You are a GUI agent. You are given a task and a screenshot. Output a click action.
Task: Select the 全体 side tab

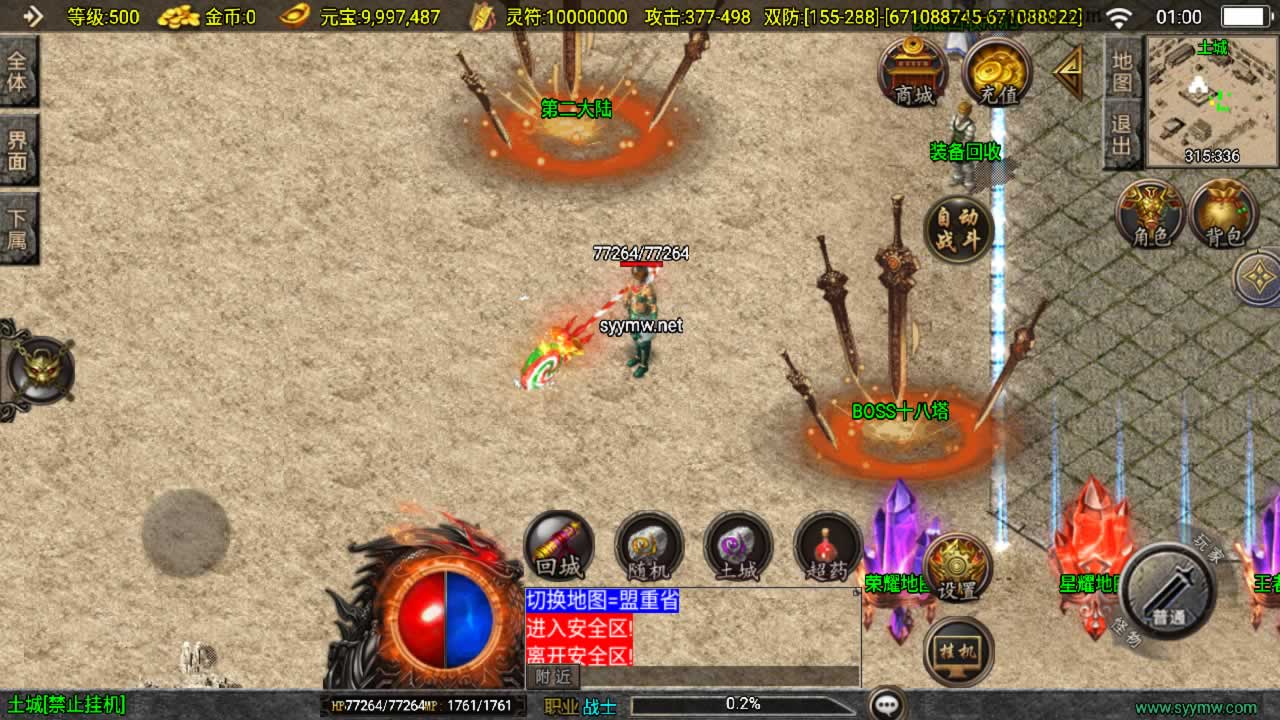pyautogui.click(x=18, y=71)
